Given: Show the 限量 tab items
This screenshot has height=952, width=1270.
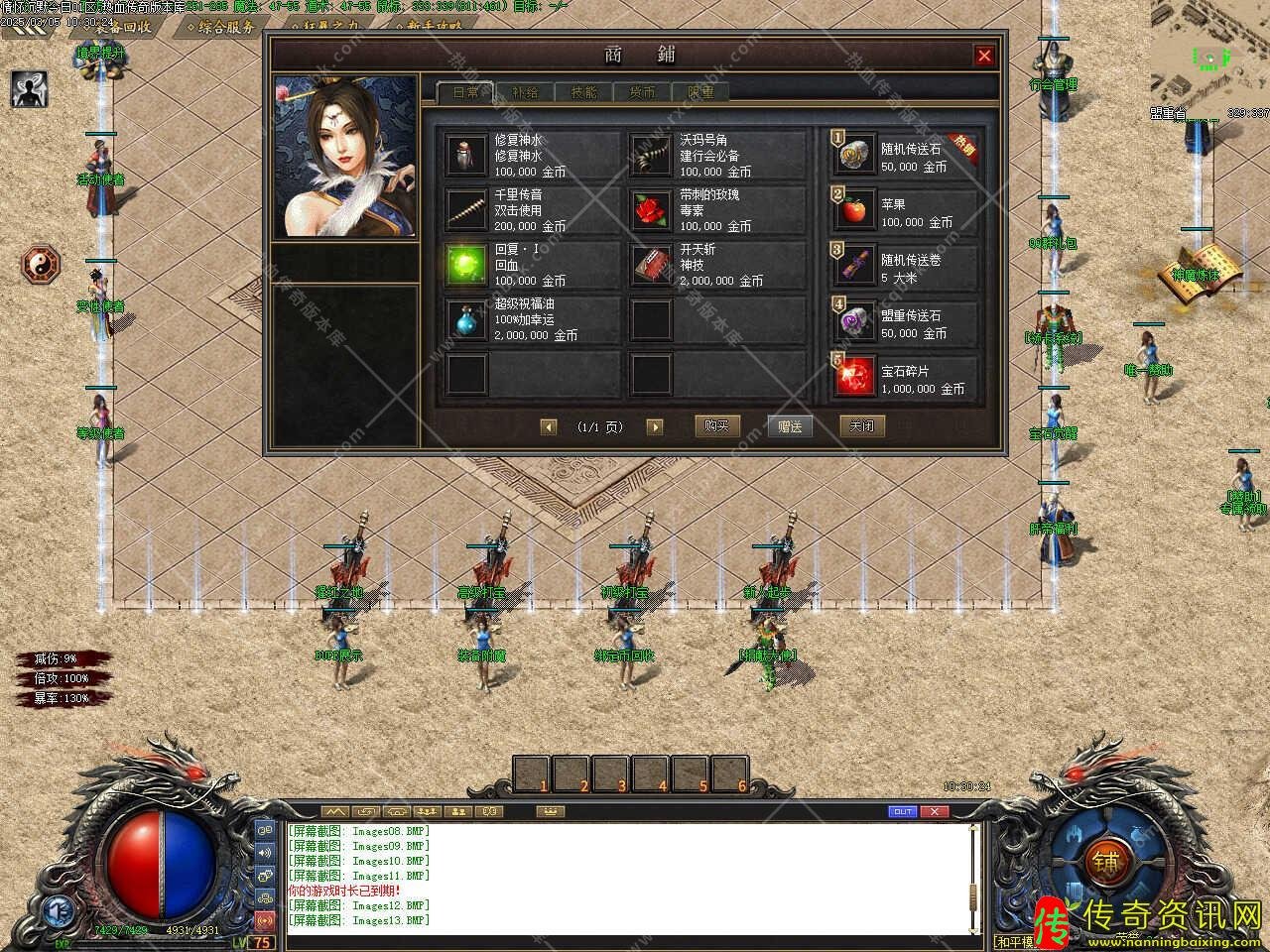Looking at the screenshot, I should point(700,92).
